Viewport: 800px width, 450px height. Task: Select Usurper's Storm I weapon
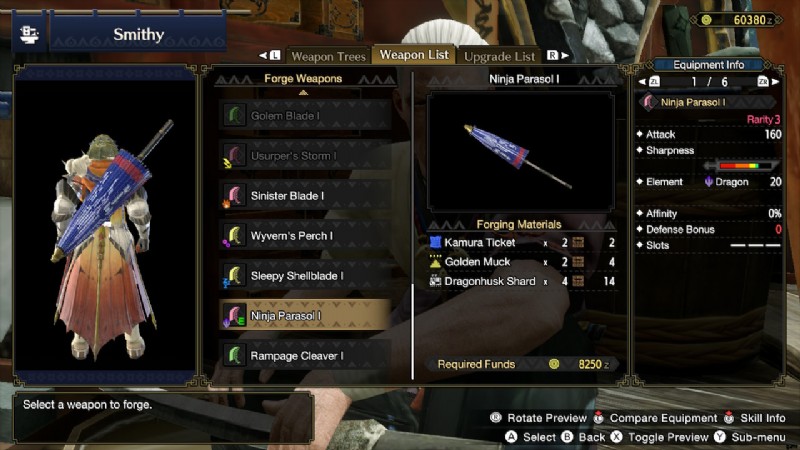pos(304,156)
